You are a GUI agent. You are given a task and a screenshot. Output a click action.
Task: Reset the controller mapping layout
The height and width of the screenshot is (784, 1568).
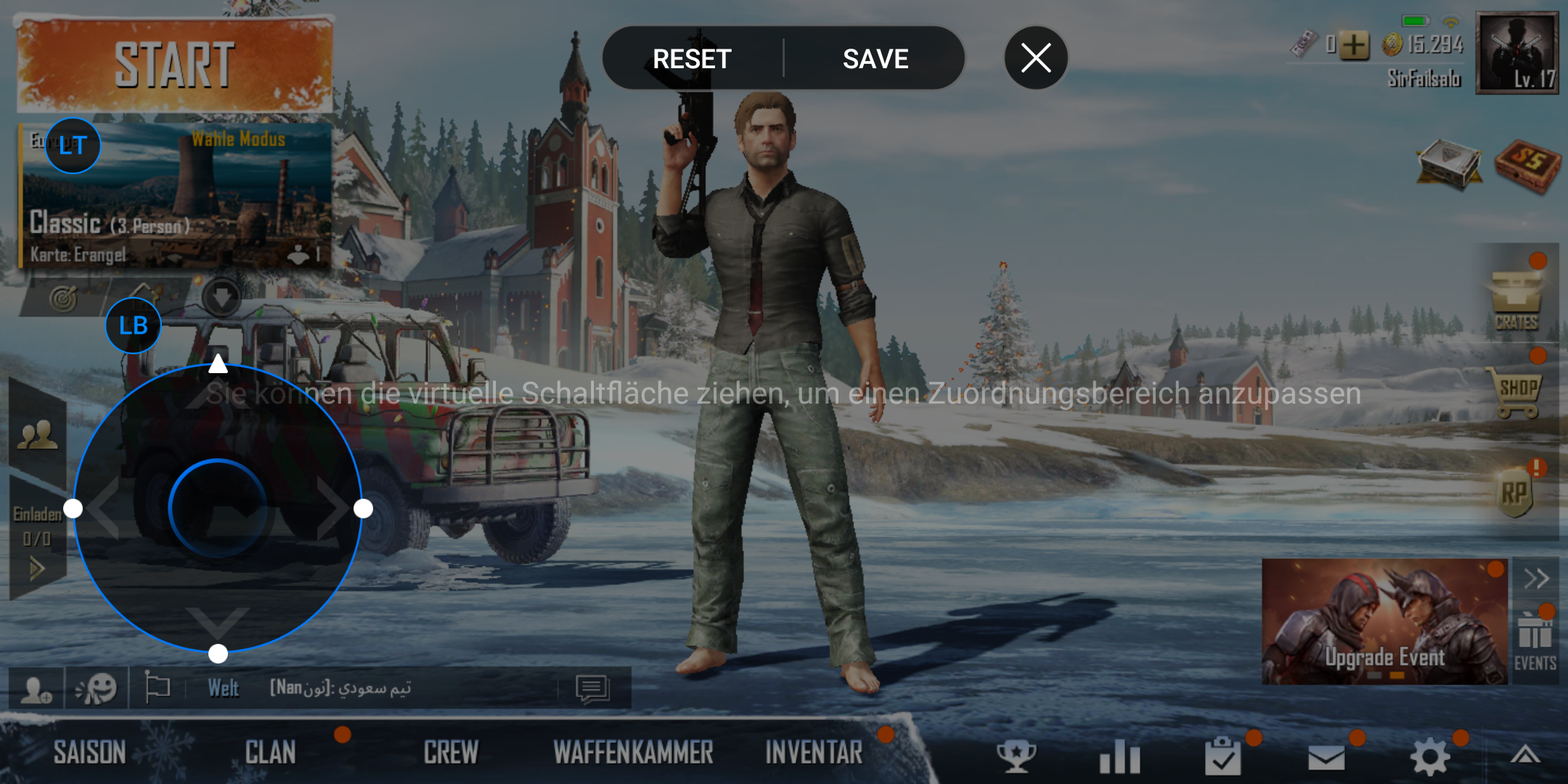(692, 59)
